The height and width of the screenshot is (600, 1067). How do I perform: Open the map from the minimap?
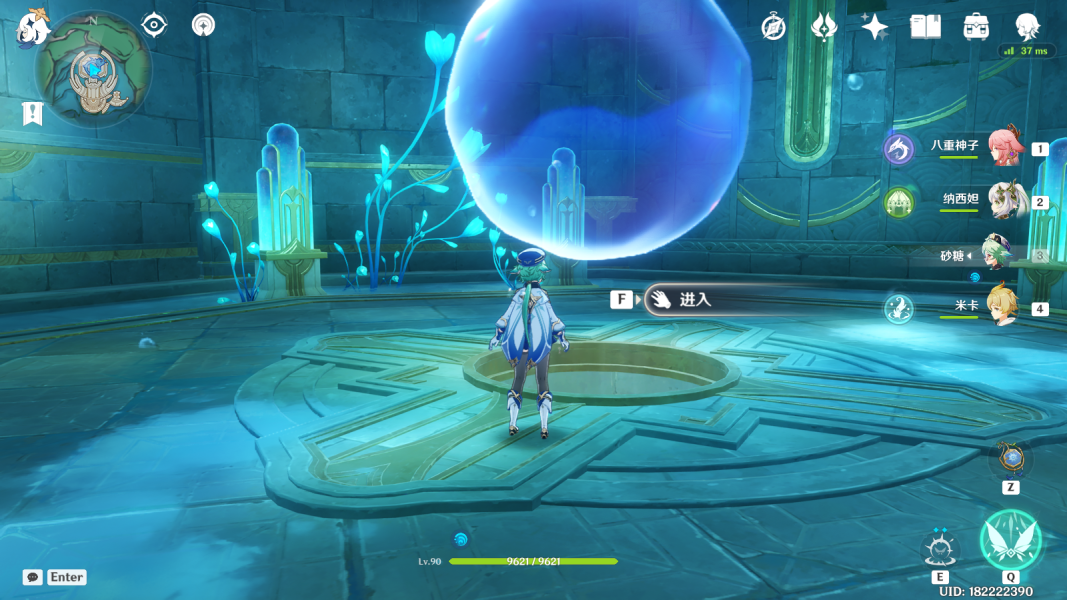click(x=93, y=69)
